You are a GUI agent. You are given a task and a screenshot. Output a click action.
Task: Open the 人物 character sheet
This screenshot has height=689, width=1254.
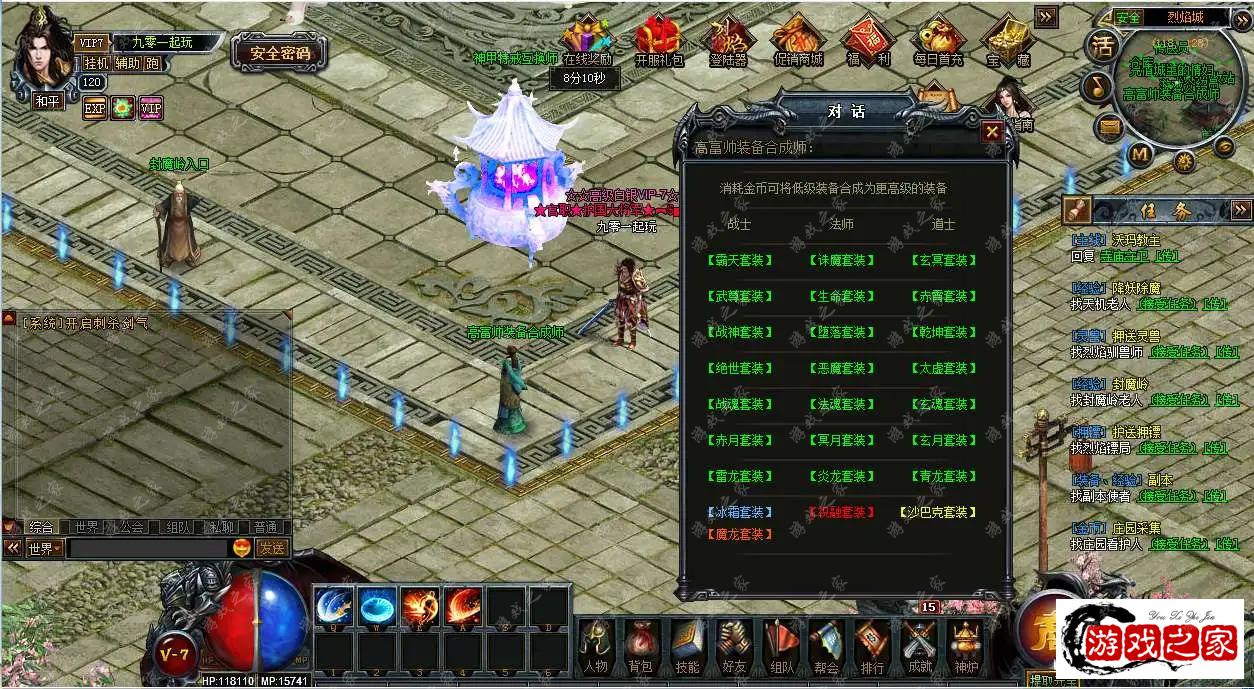pos(596,645)
